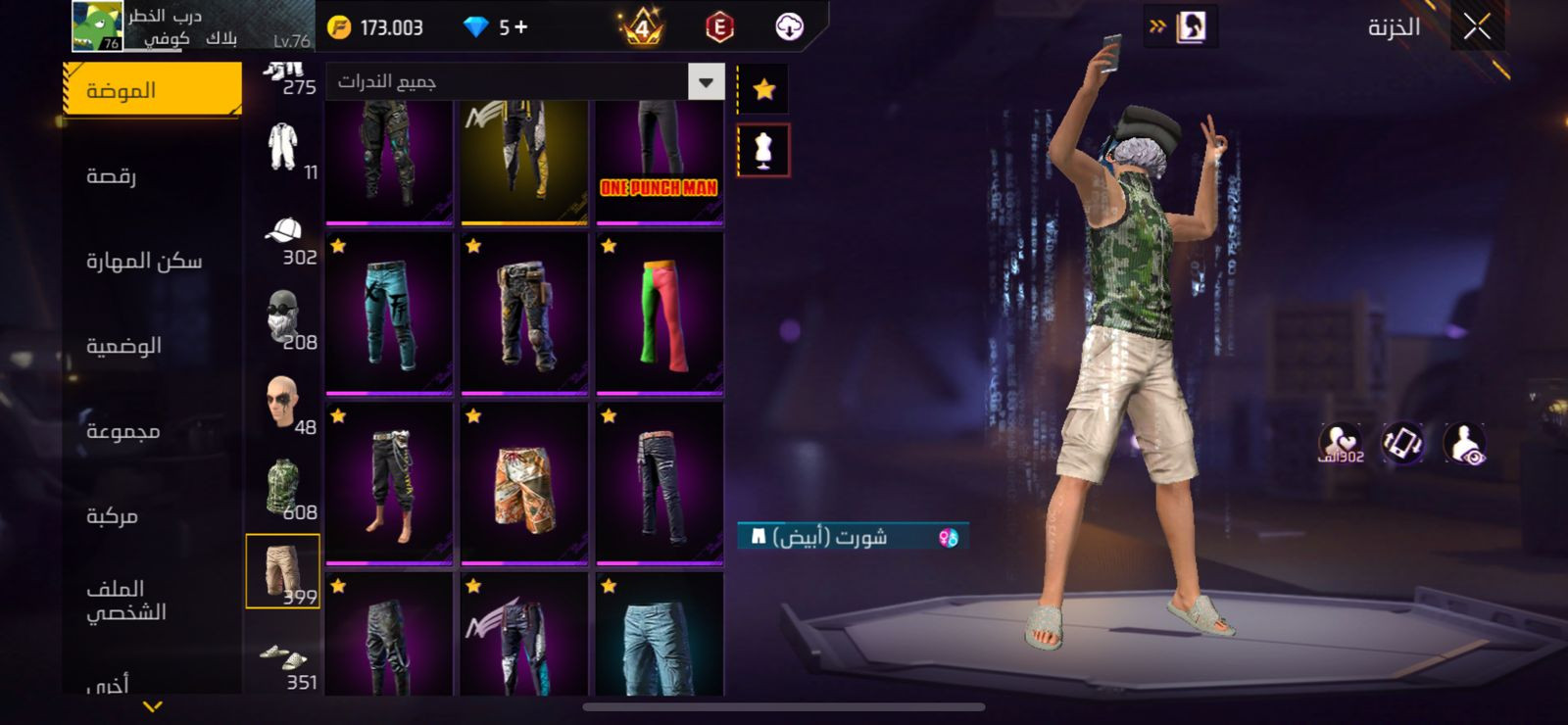Equip the green and pink split pants
The image size is (1568, 725).
coord(660,314)
